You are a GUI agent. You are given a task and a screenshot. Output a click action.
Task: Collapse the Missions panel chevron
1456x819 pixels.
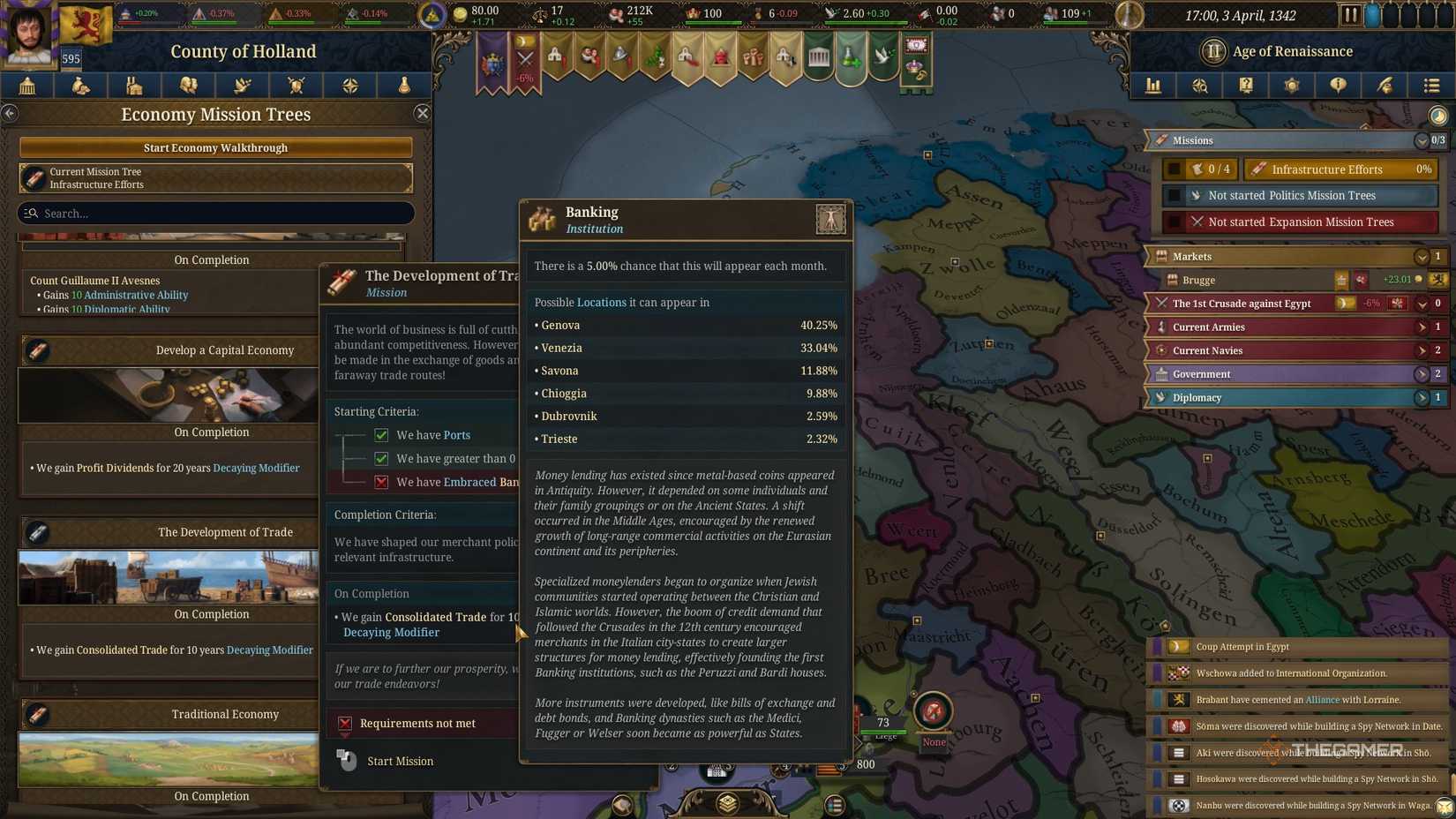pos(1422,140)
